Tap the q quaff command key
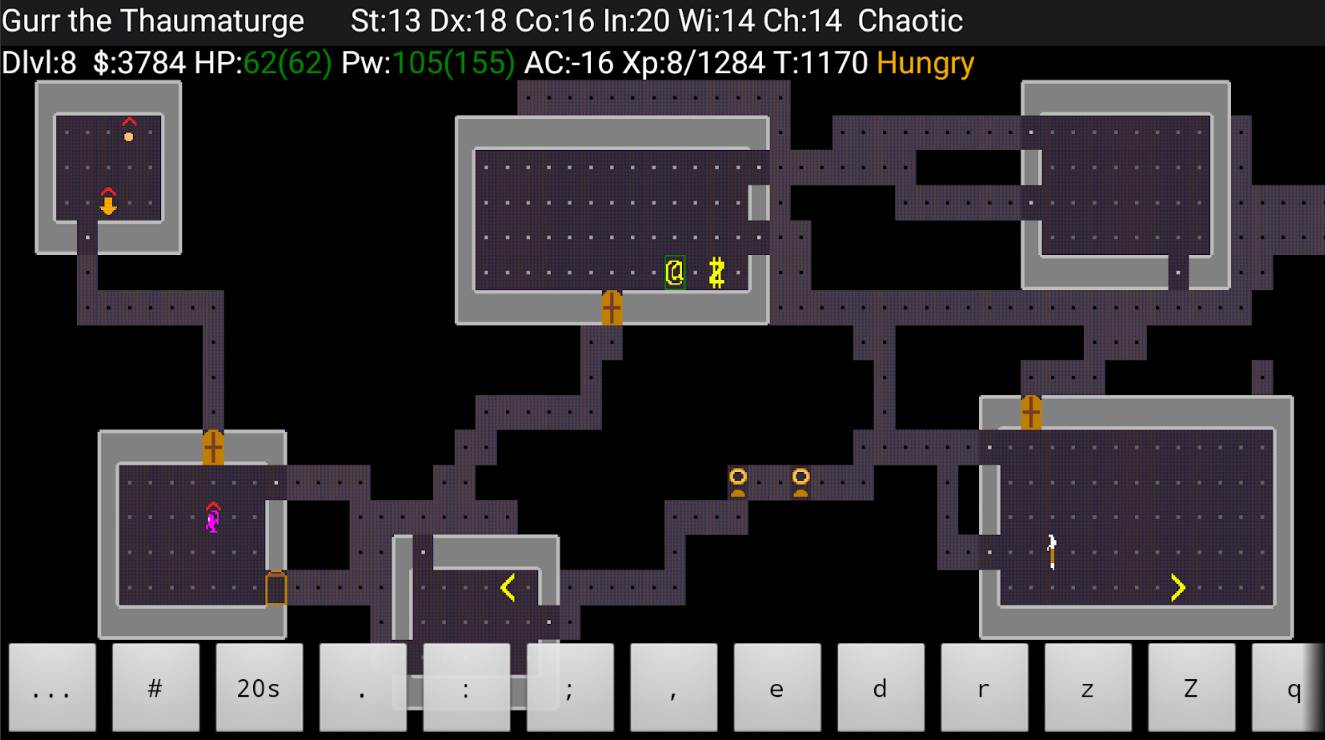1325x740 pixels. (1293, 689)
